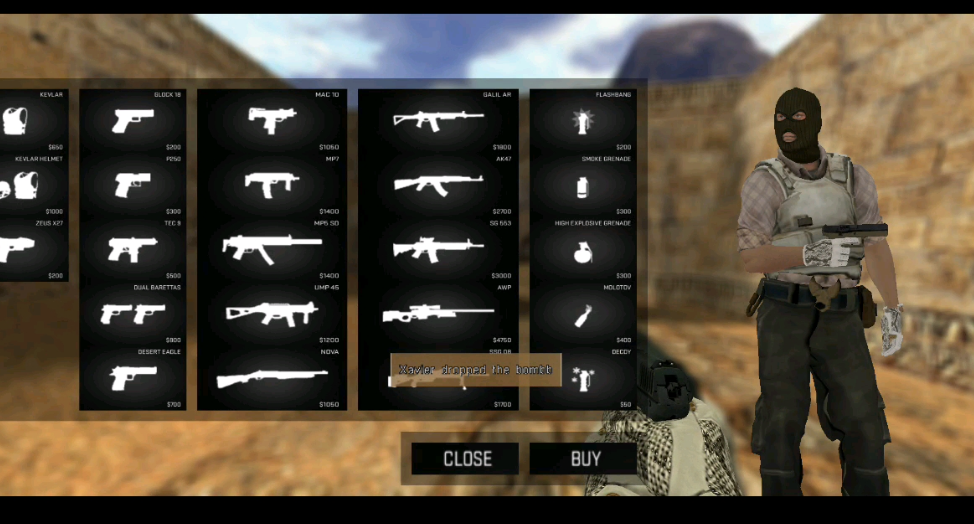Pick the Molotov
This screenshot has height=524, width=974.
click(x=581, y=315)
